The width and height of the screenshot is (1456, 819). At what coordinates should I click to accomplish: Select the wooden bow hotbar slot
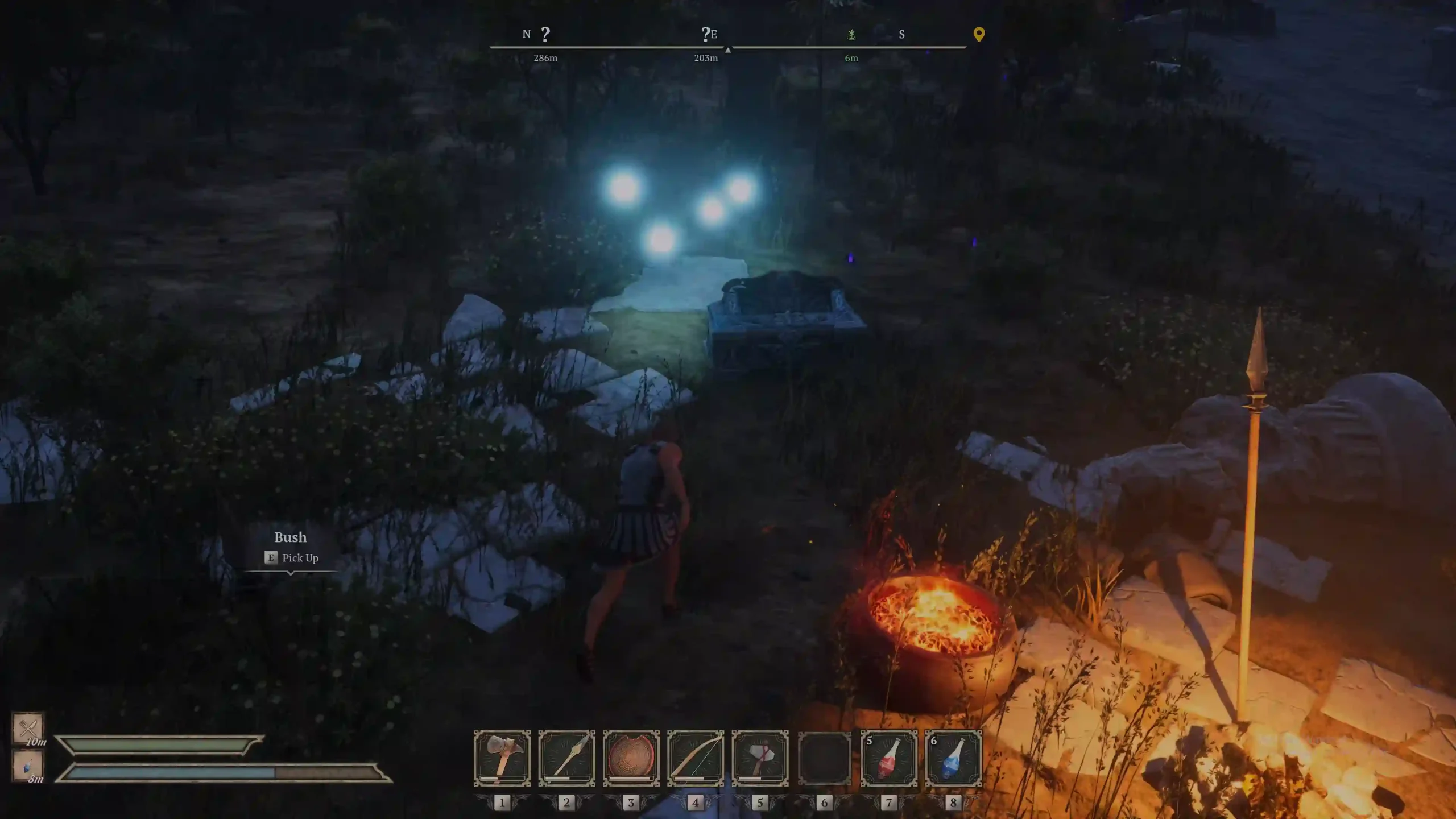point(696,758)
